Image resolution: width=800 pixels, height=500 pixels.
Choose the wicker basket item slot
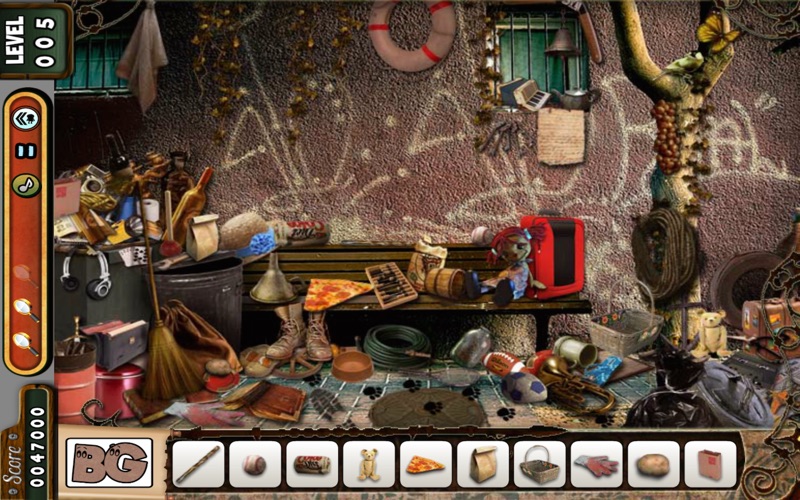pos(540,464)
